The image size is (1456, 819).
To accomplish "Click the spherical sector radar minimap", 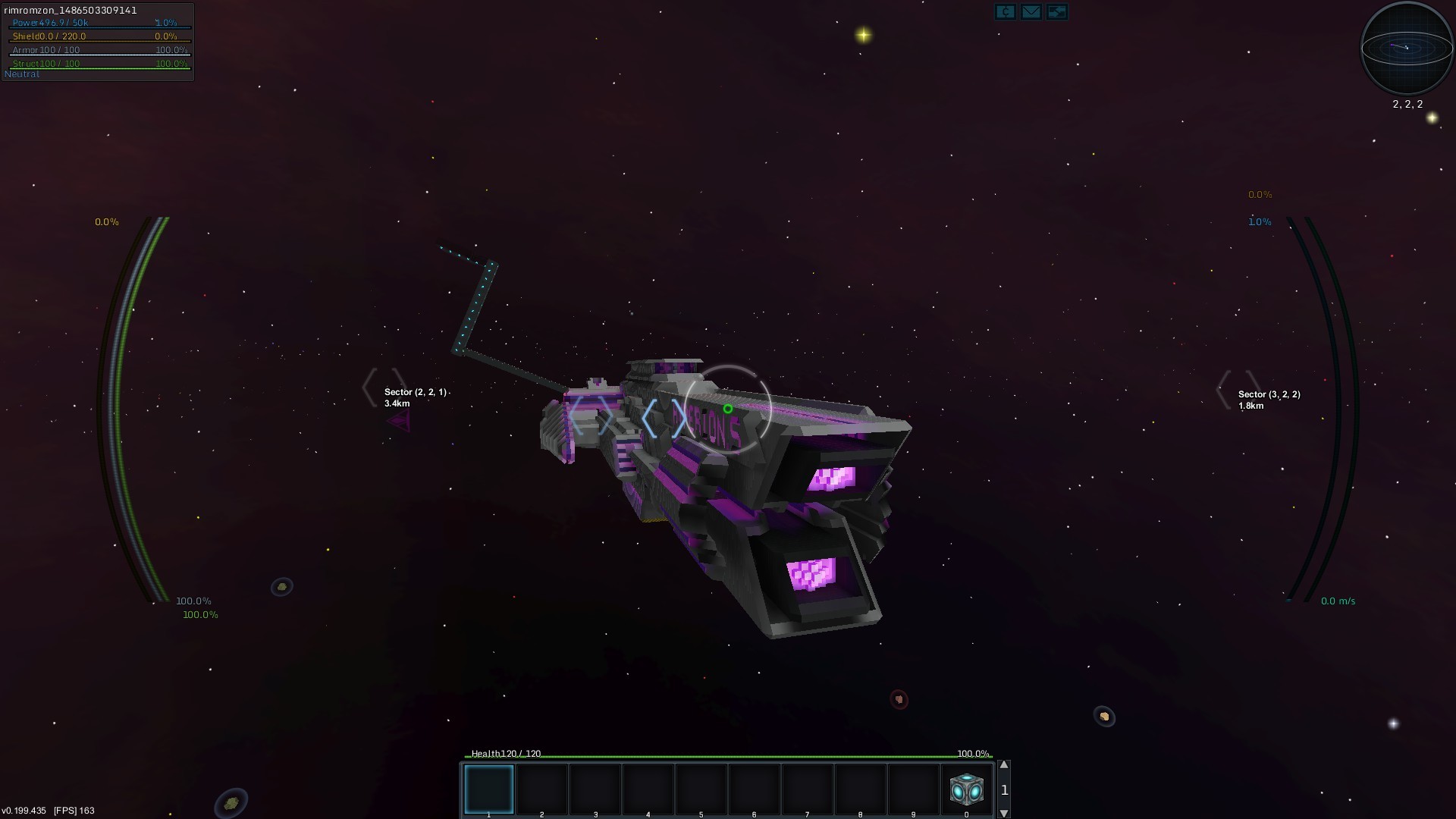I will 1407,48.
